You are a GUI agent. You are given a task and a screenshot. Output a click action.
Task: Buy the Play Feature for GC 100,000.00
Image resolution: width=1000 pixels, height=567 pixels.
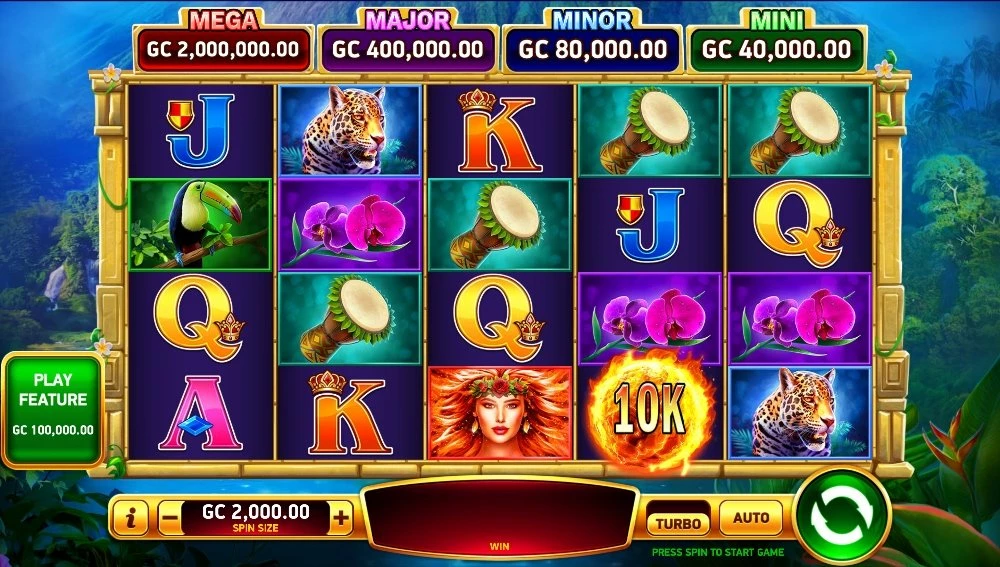tap(53, 410)
